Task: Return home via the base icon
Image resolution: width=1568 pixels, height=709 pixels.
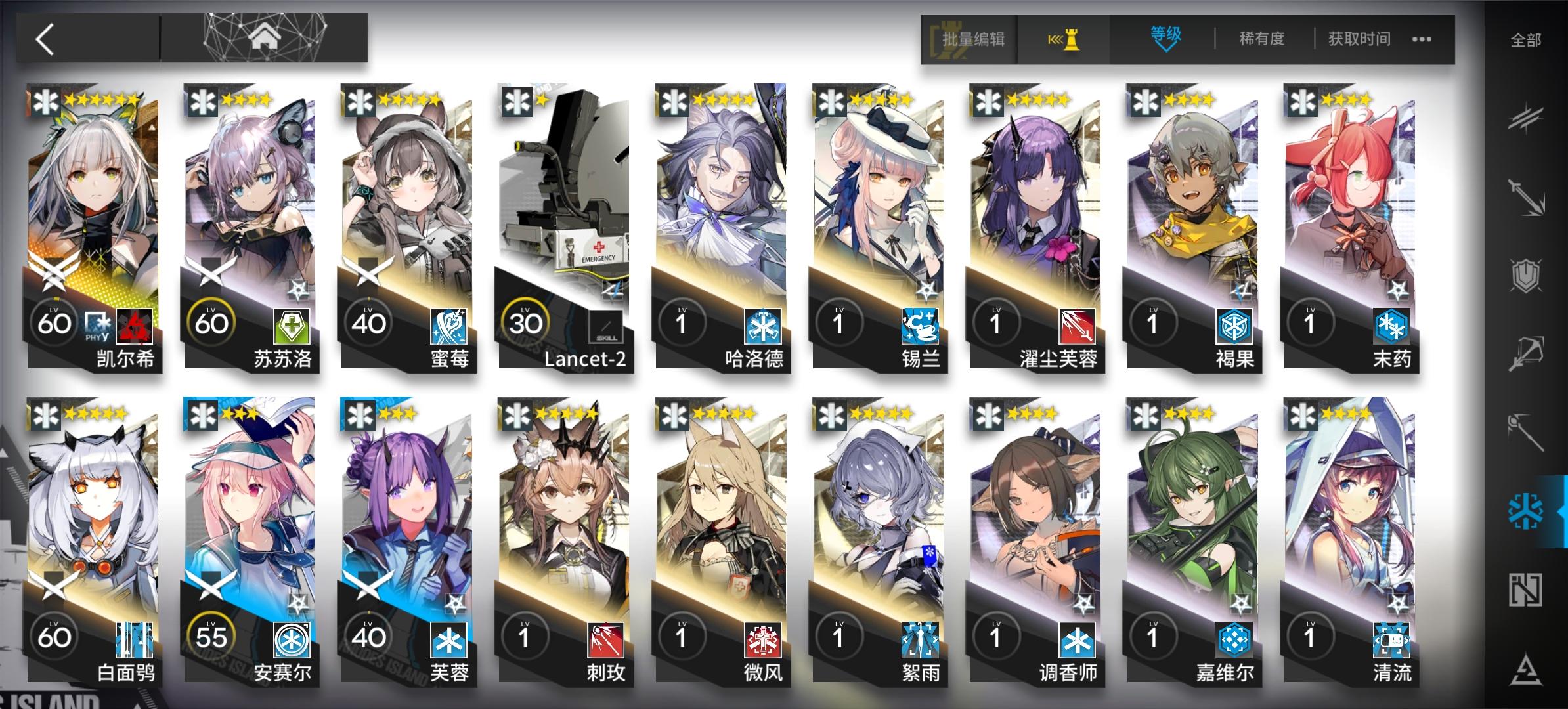Action: [x=265, y=38]
